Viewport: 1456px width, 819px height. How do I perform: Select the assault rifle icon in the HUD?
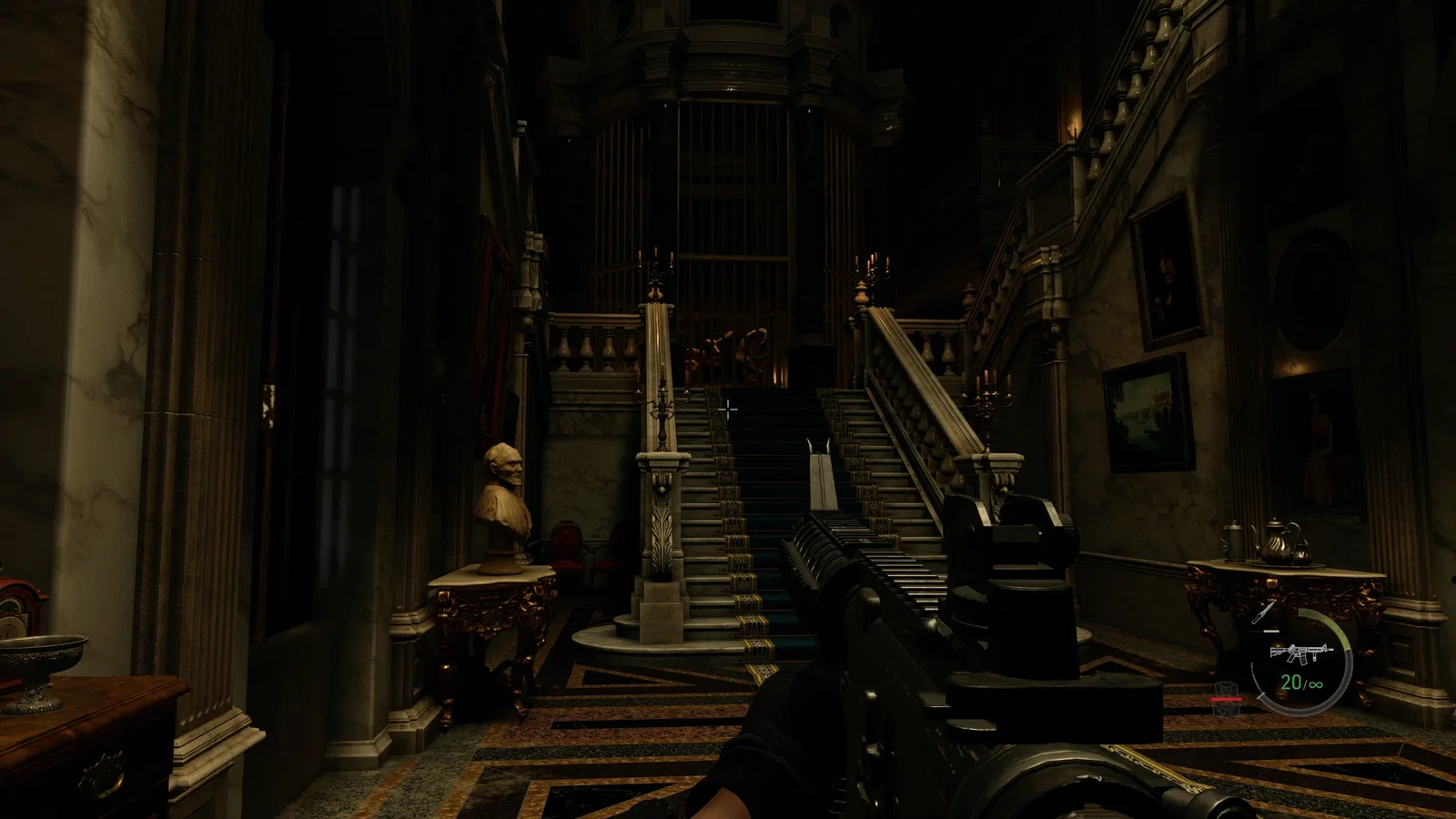click(x=1301, y=654)
